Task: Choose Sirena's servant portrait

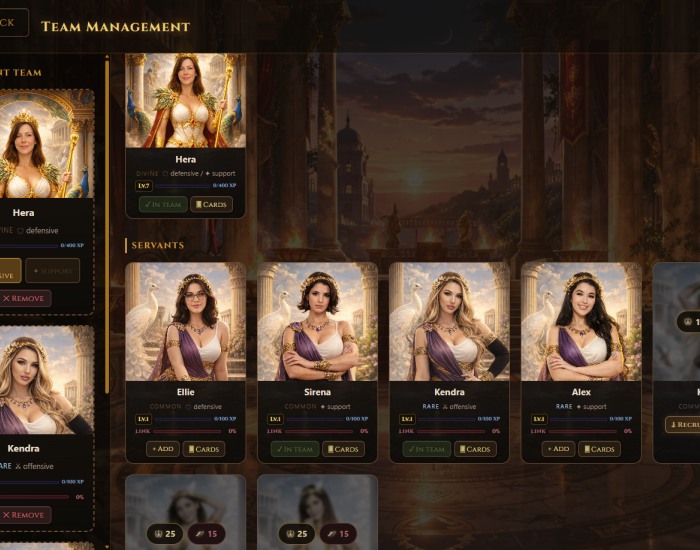Action: [x=317, y=321]
